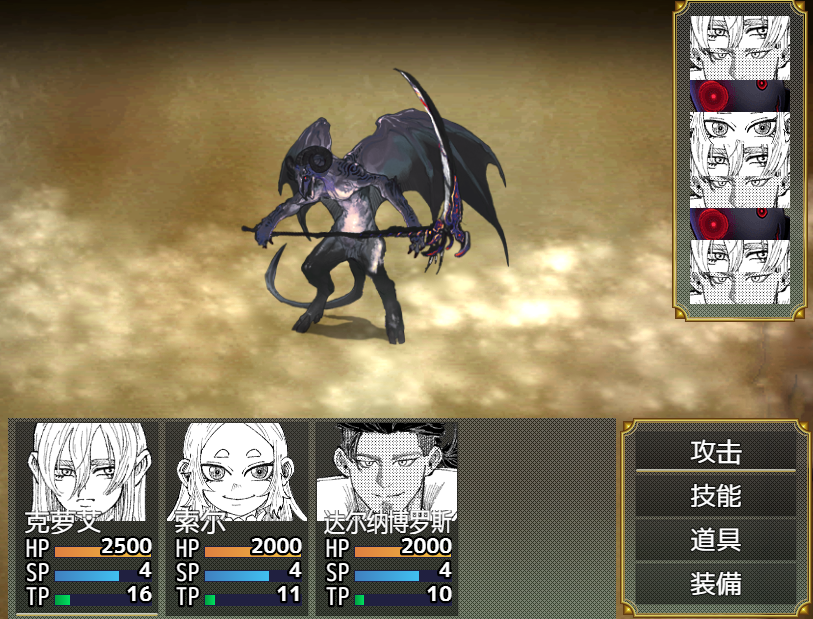Screen dimensions: 813x619
Task: Select the 道具 item command
Action: point(716,540)
